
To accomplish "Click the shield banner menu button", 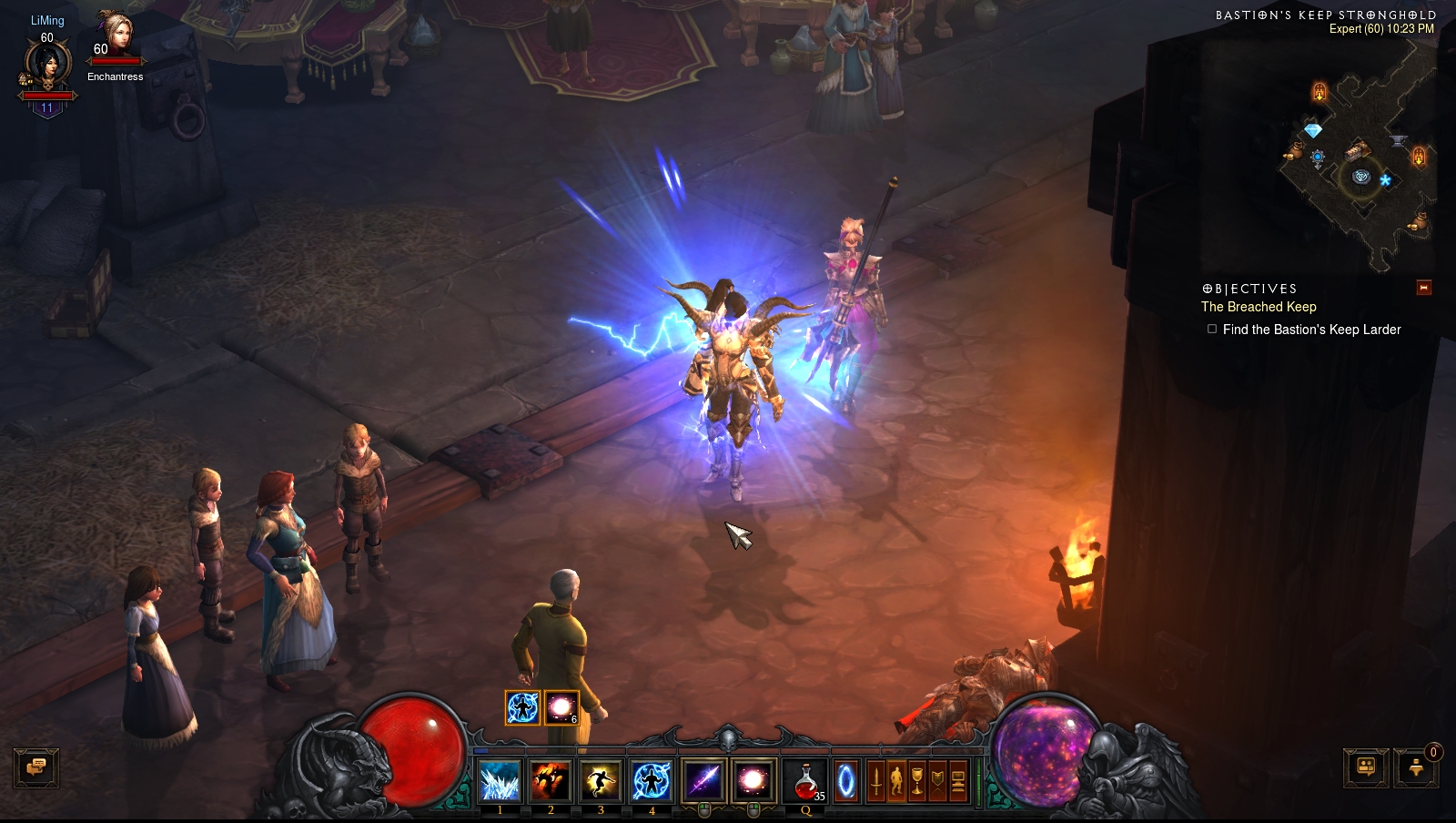I will 937,781.
